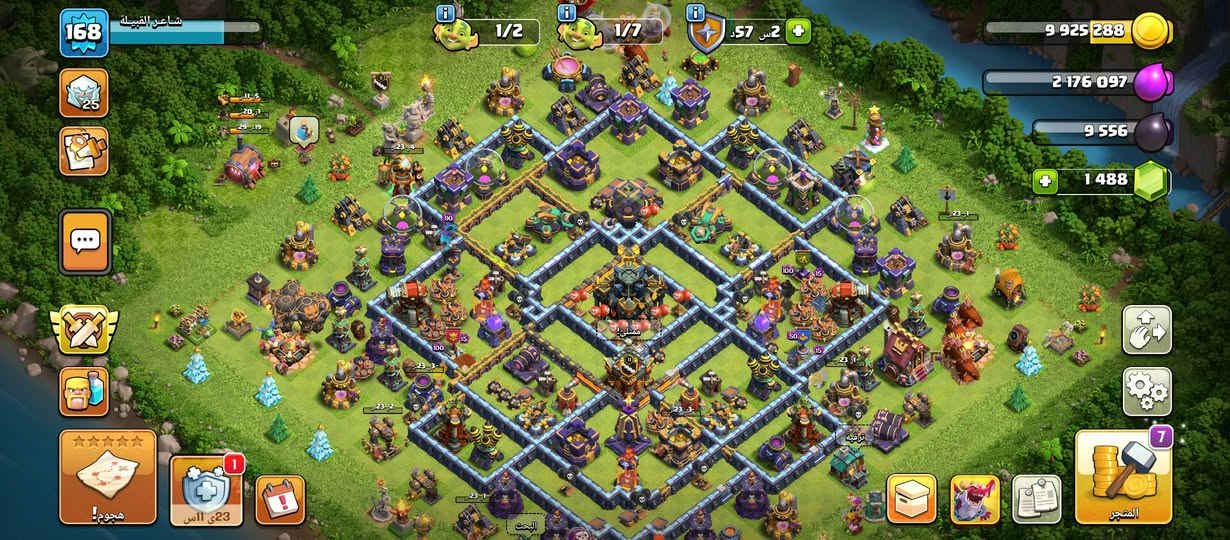Open the events calendar button
Image resolution: width=1230 pixels, height=540 pixels.
coord(280,499)
